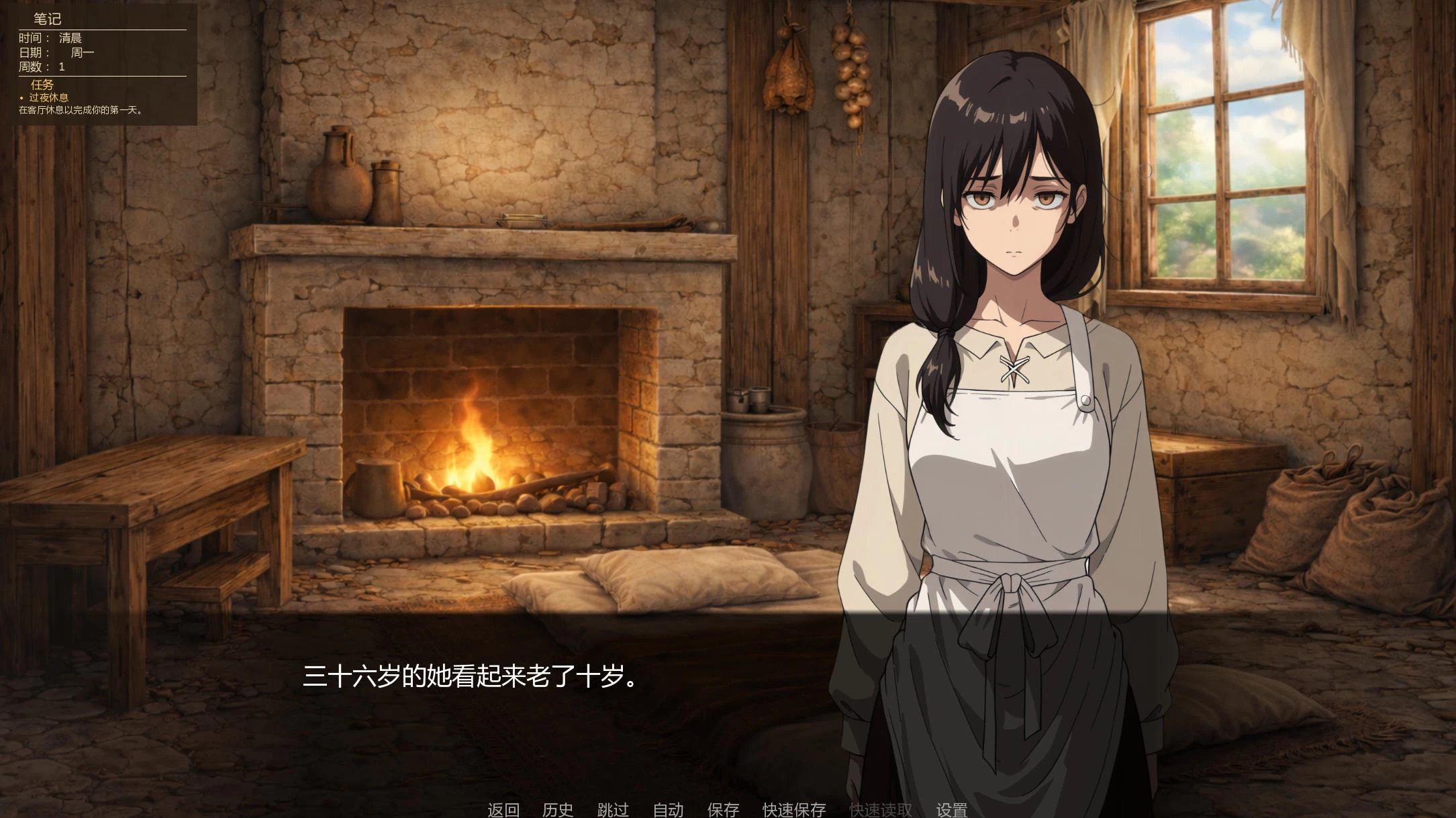
Task: Enable 跳过 skip mode
Action: pos(612,809)
